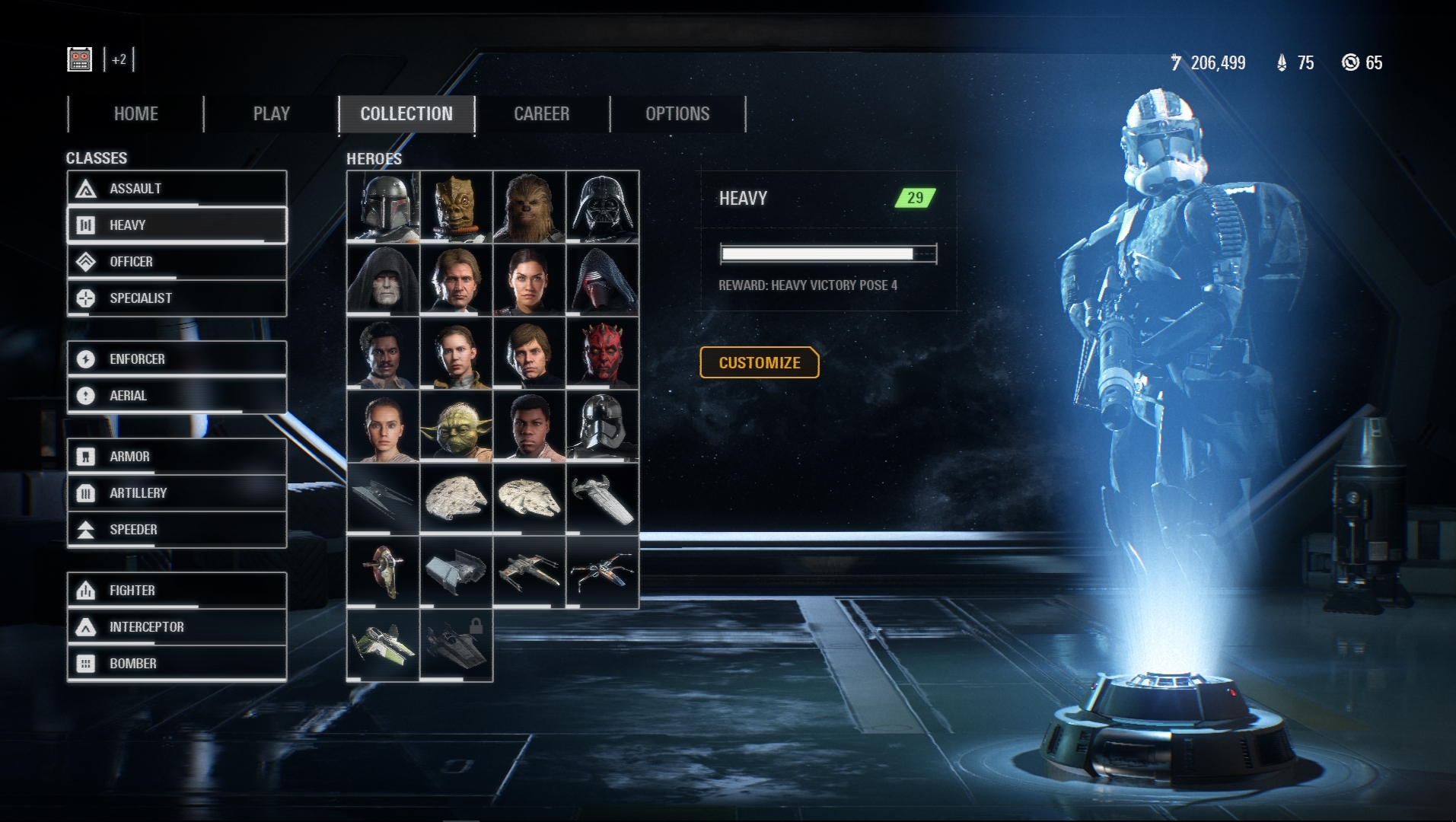Click the crystals currency icon showing 65
The image size is (1456, 822).
(1349, 64)
